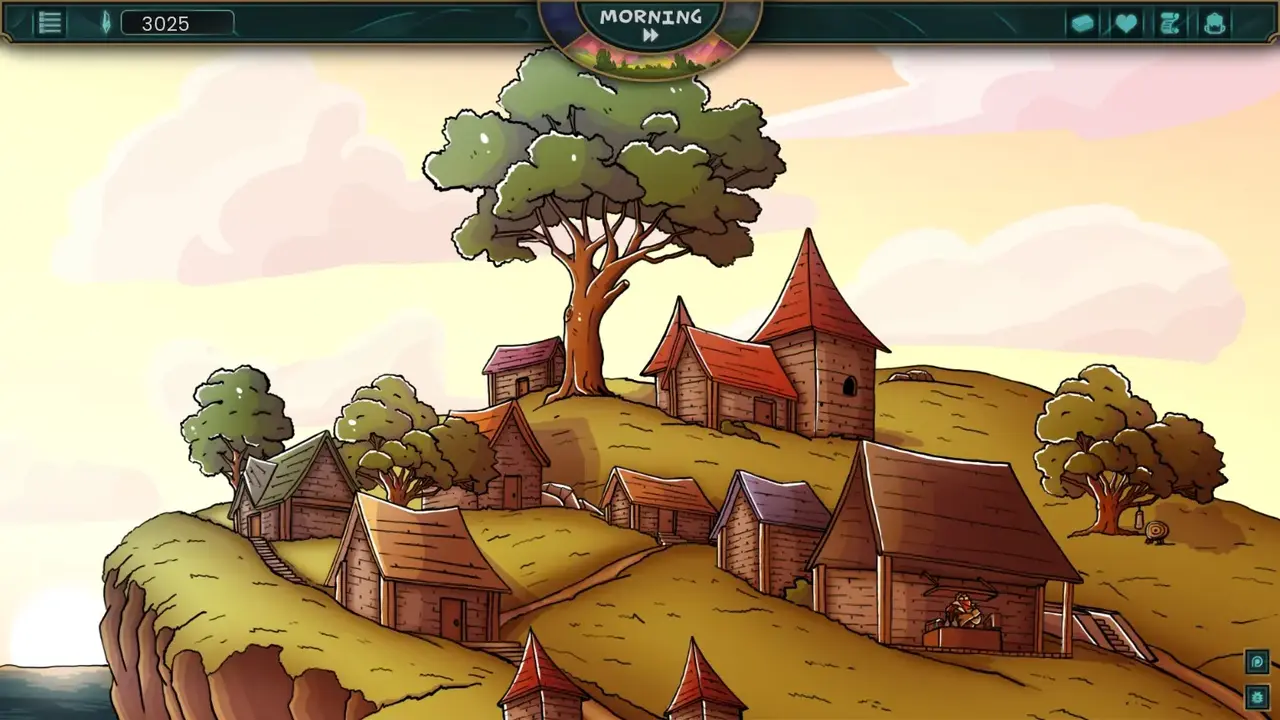Open the heart relationships icon
The image size is (1280, 720).
coord(1126,23)
